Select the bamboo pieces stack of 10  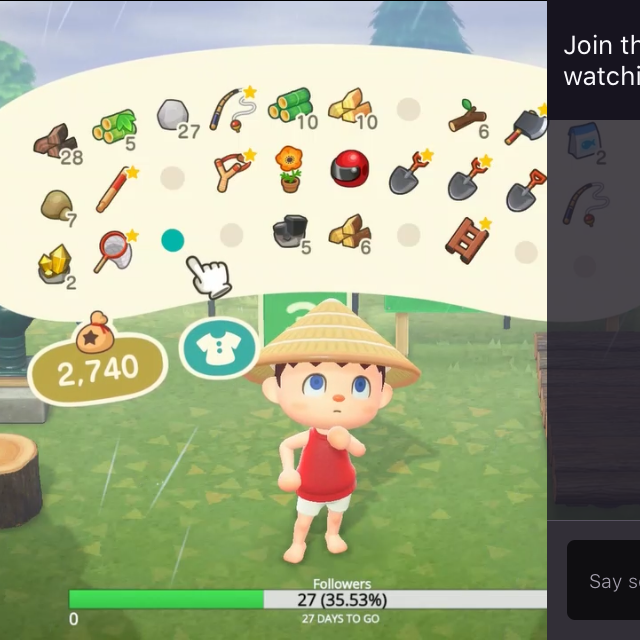point(290,106)
